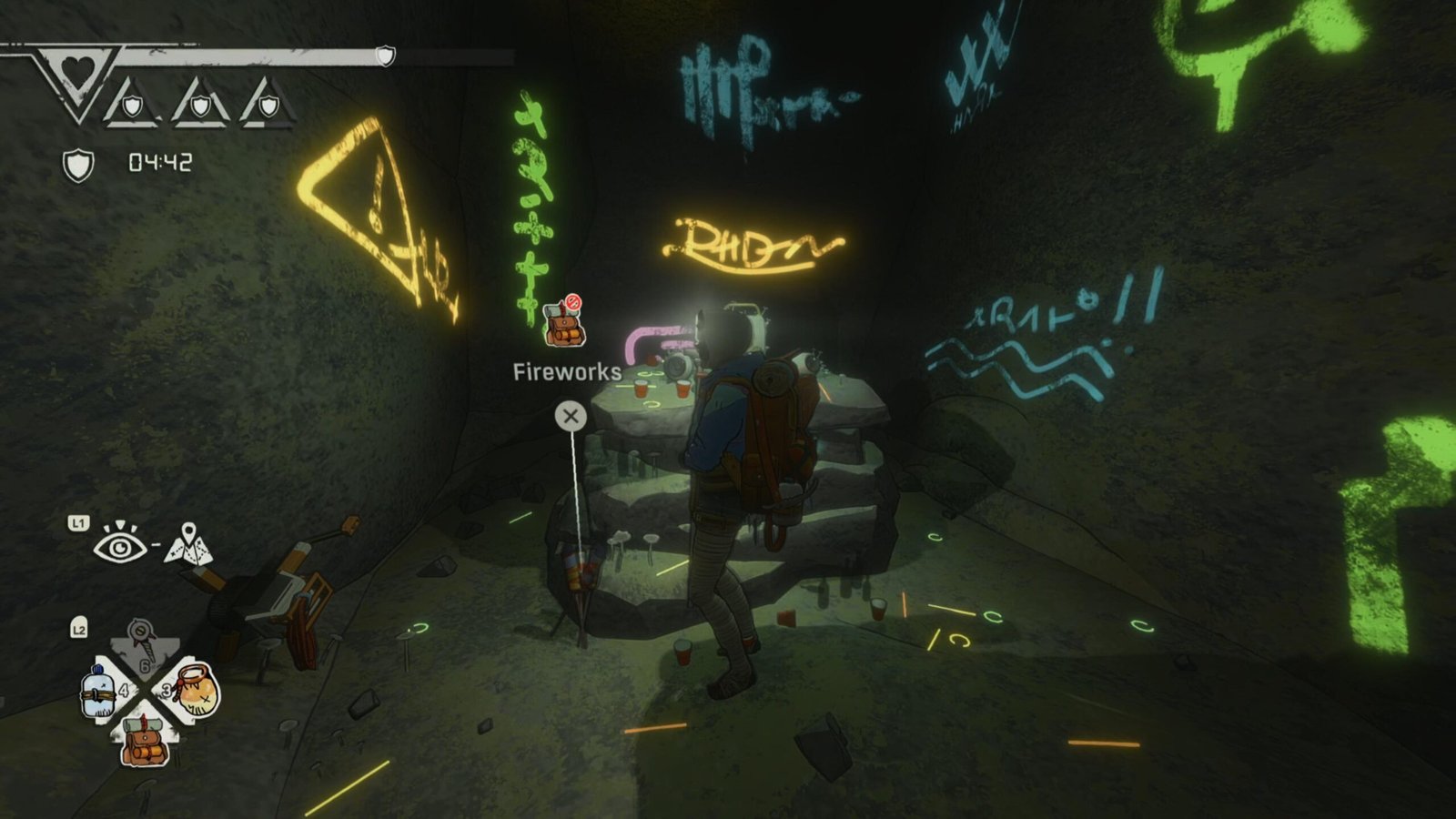Select the chalk bag quick slot
This screenshot has height=819, width=1456.
(x=197, y=691)
